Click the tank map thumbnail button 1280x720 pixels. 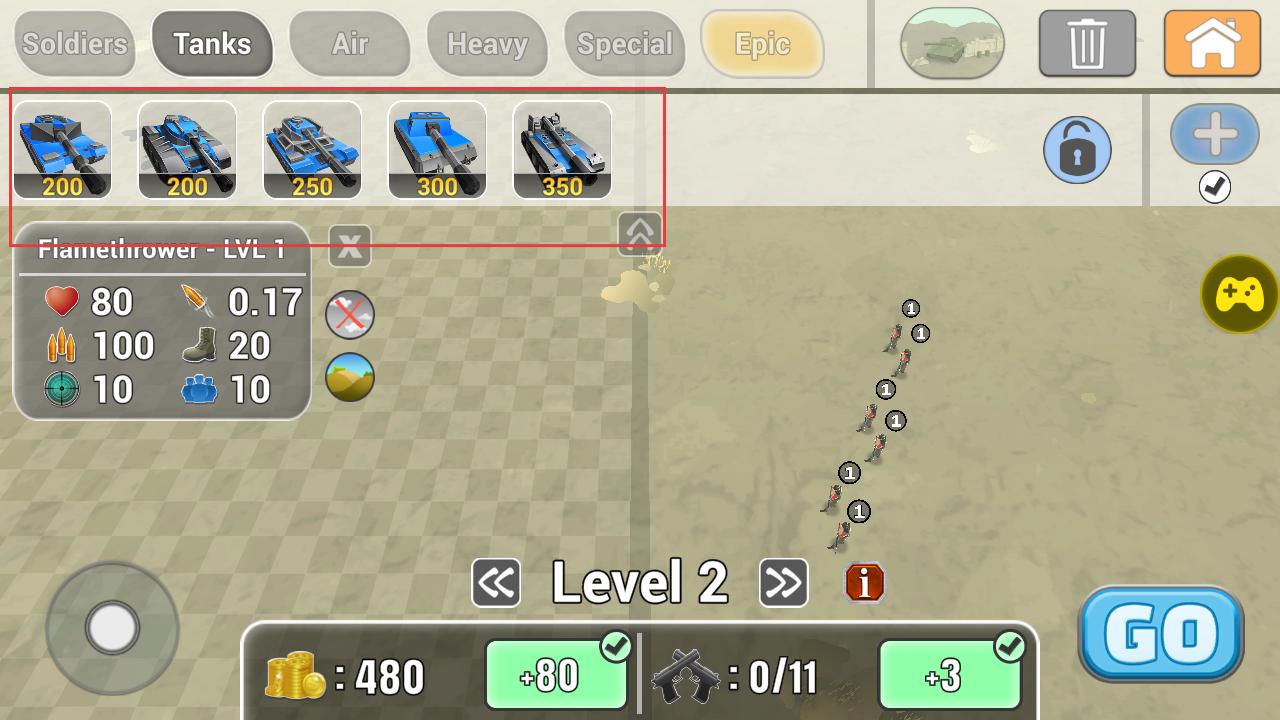(x=952, y=44)
